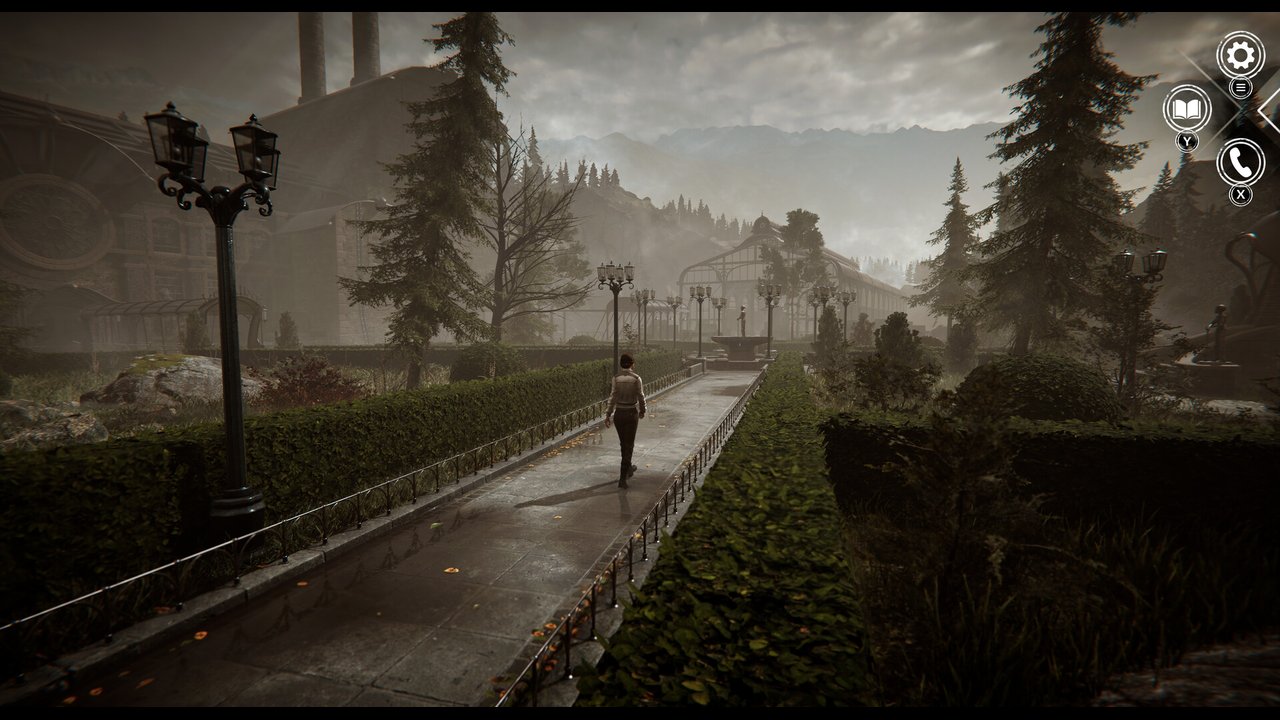1280x720 pixels.
Task: Open the settings gear icon
Action: [x=1240, y=55]
